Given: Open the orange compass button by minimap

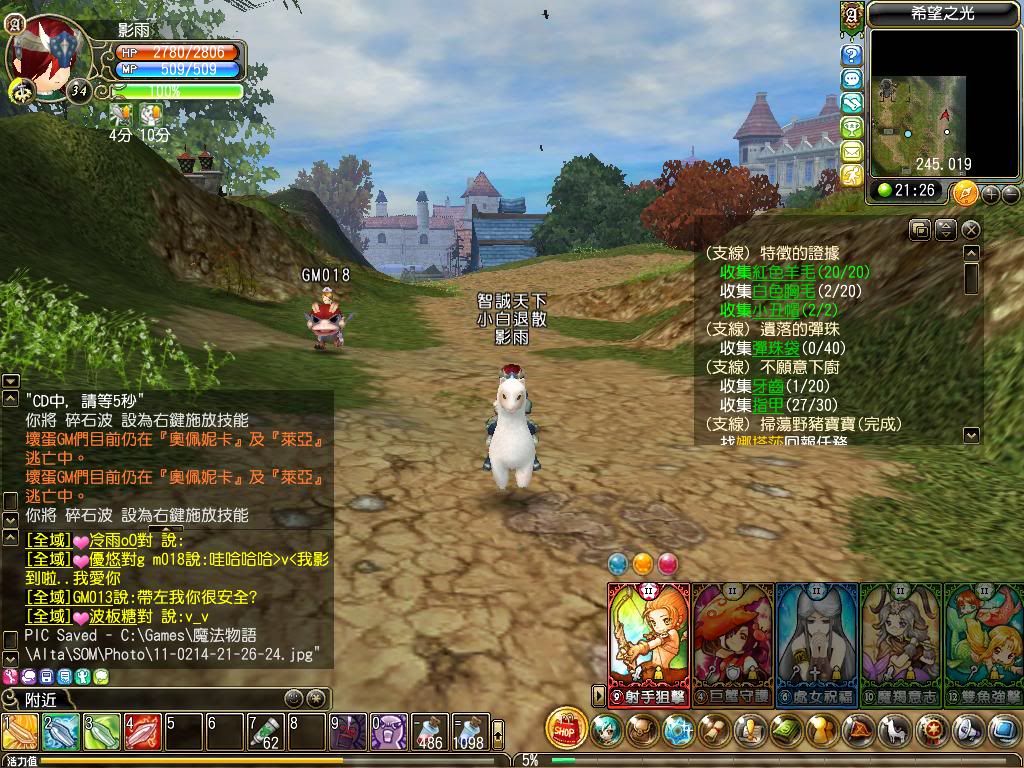Looking at the screenshot, I should pos(965,193).
